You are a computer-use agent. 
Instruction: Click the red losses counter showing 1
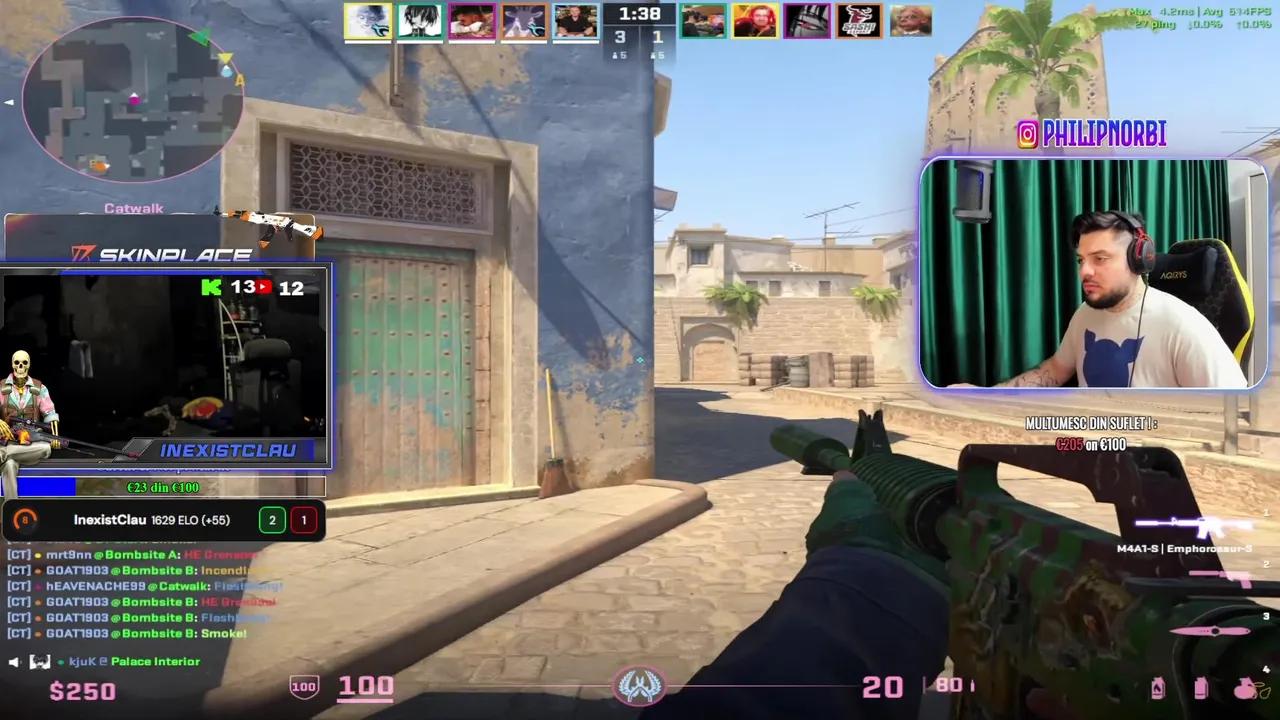click(303, 520)
